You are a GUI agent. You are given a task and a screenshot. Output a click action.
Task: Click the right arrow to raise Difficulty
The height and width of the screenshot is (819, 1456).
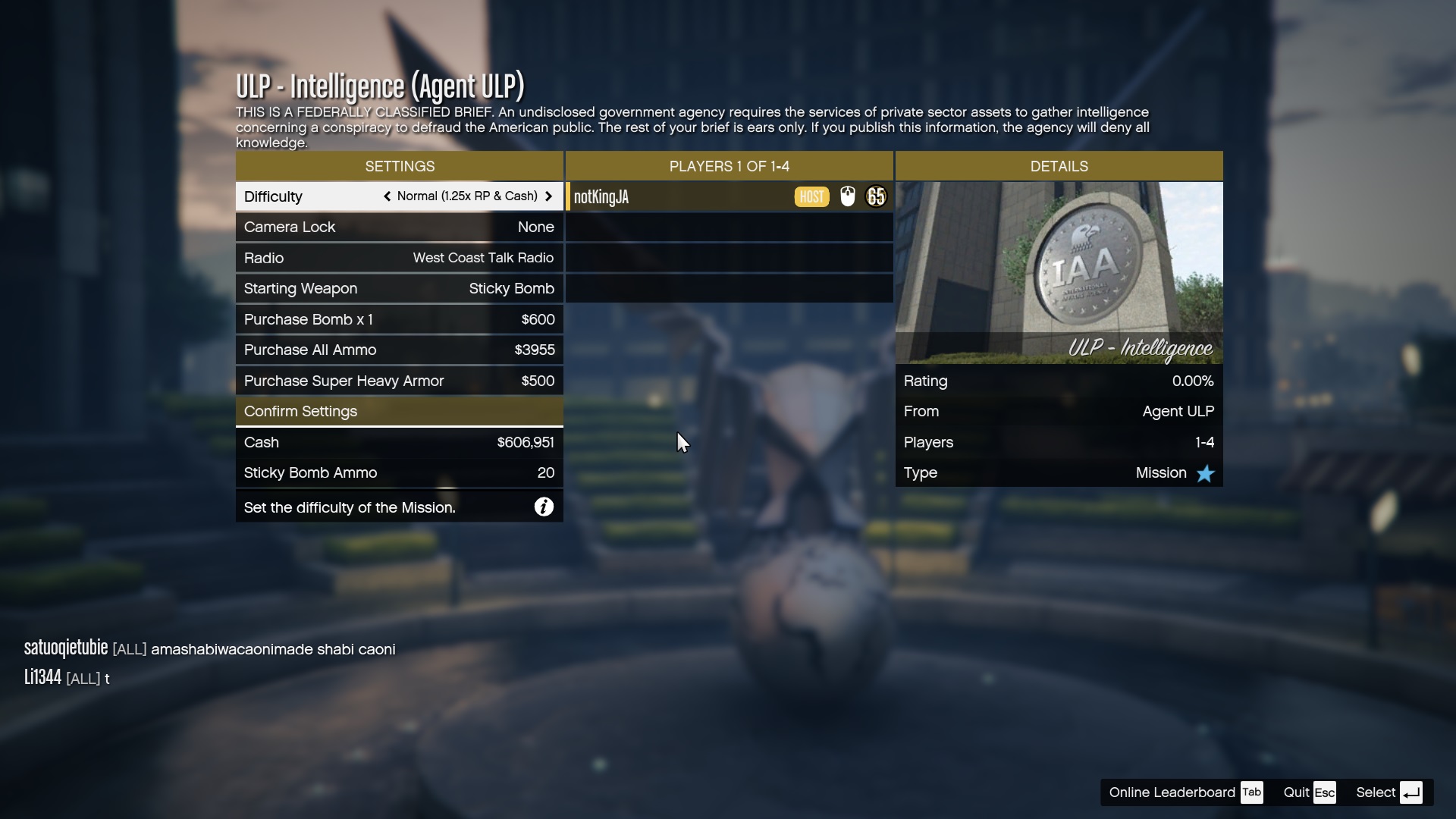click(548, 196)
